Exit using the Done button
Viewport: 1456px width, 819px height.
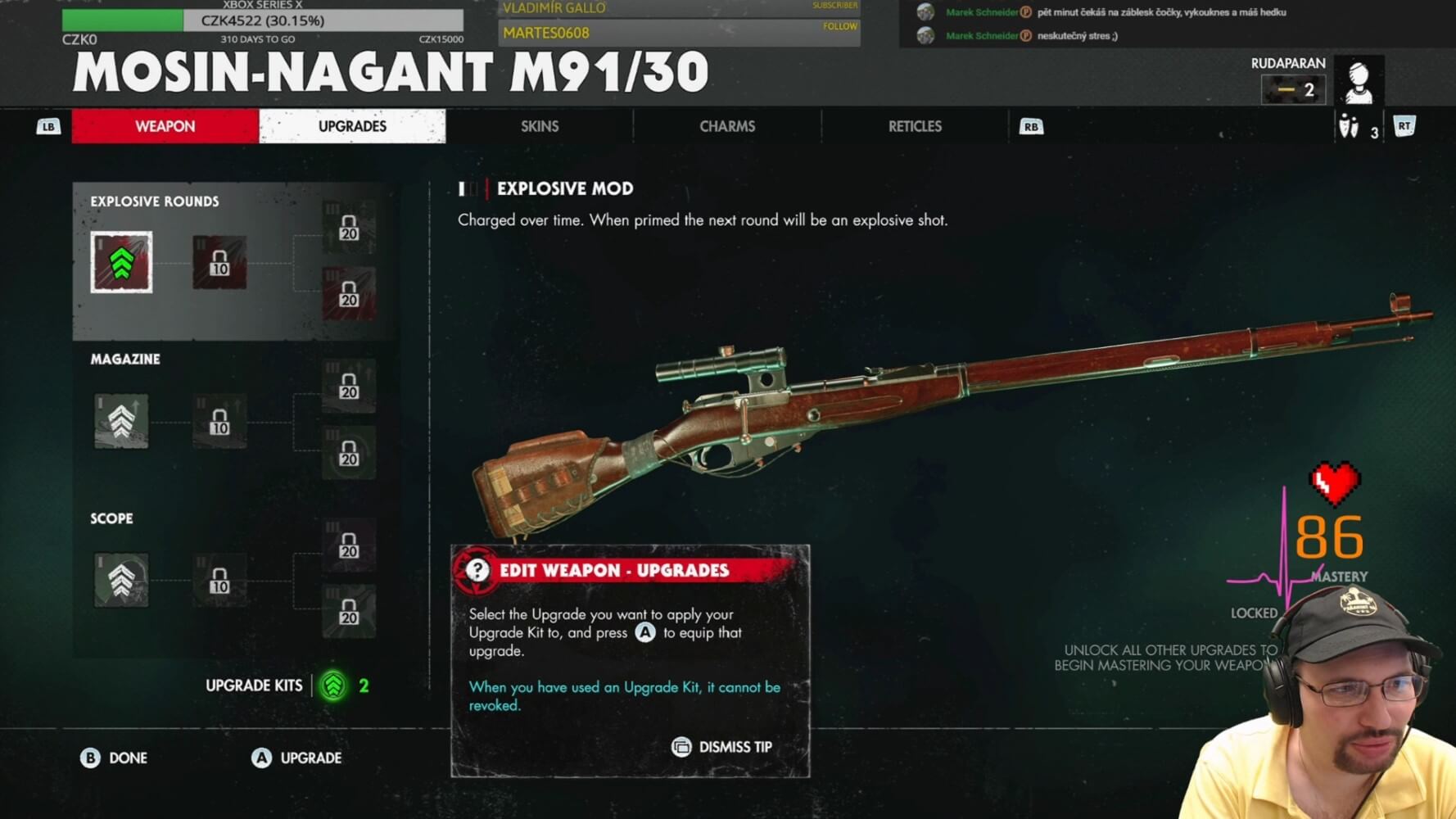coord(115,758)
